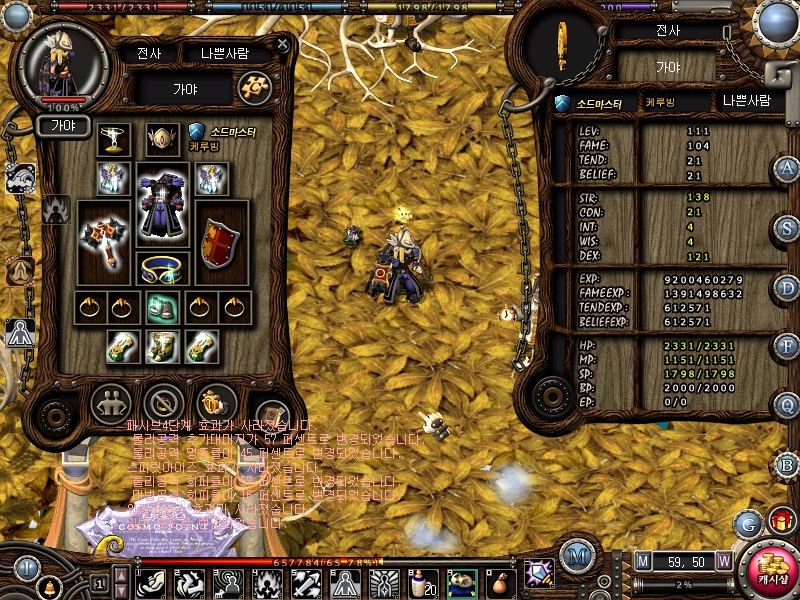The image size is (800, 600).
Task: Open the red gift box icon
Action: click(781, 521)
